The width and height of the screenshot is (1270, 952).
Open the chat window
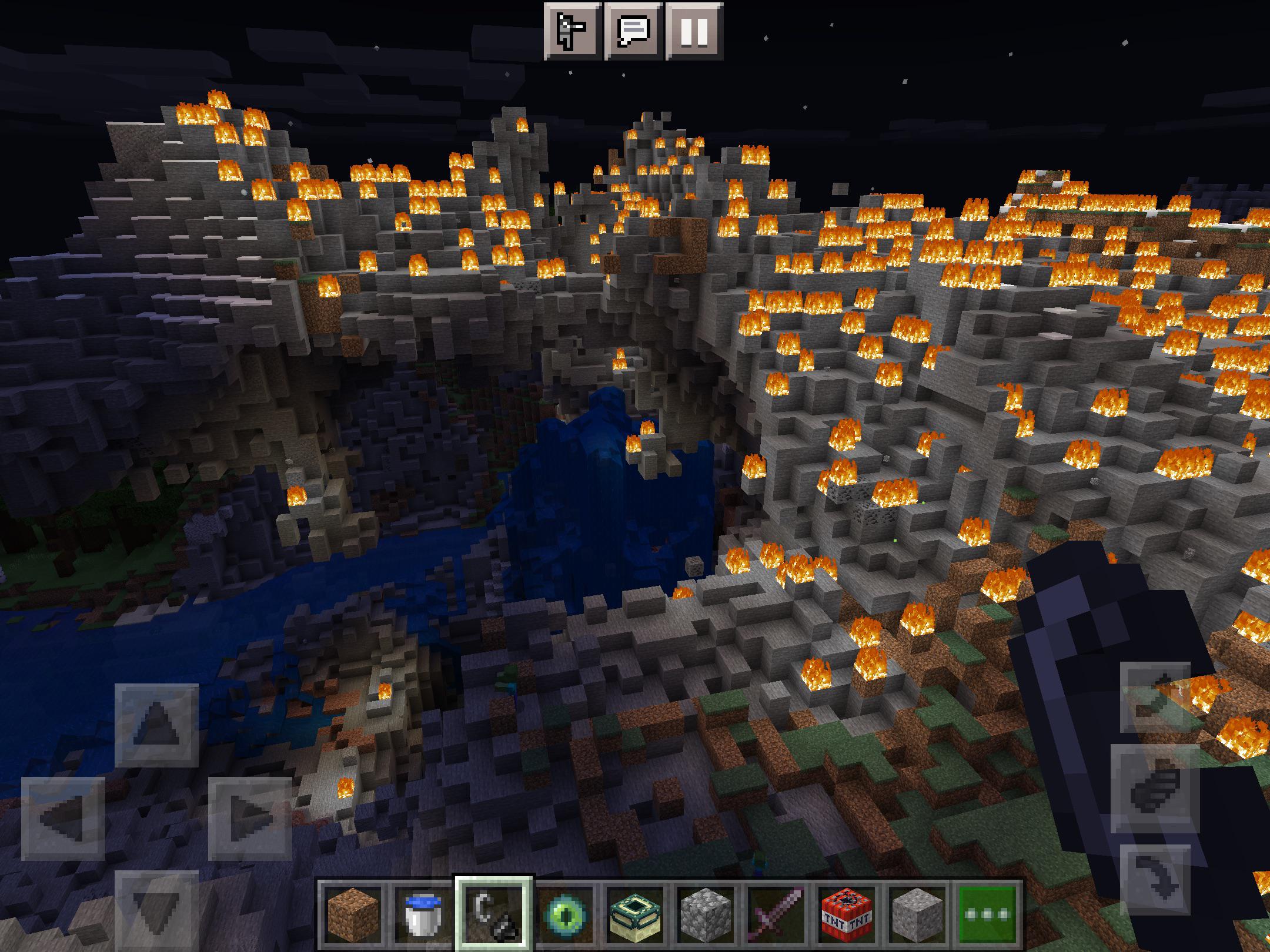point(634,31)
